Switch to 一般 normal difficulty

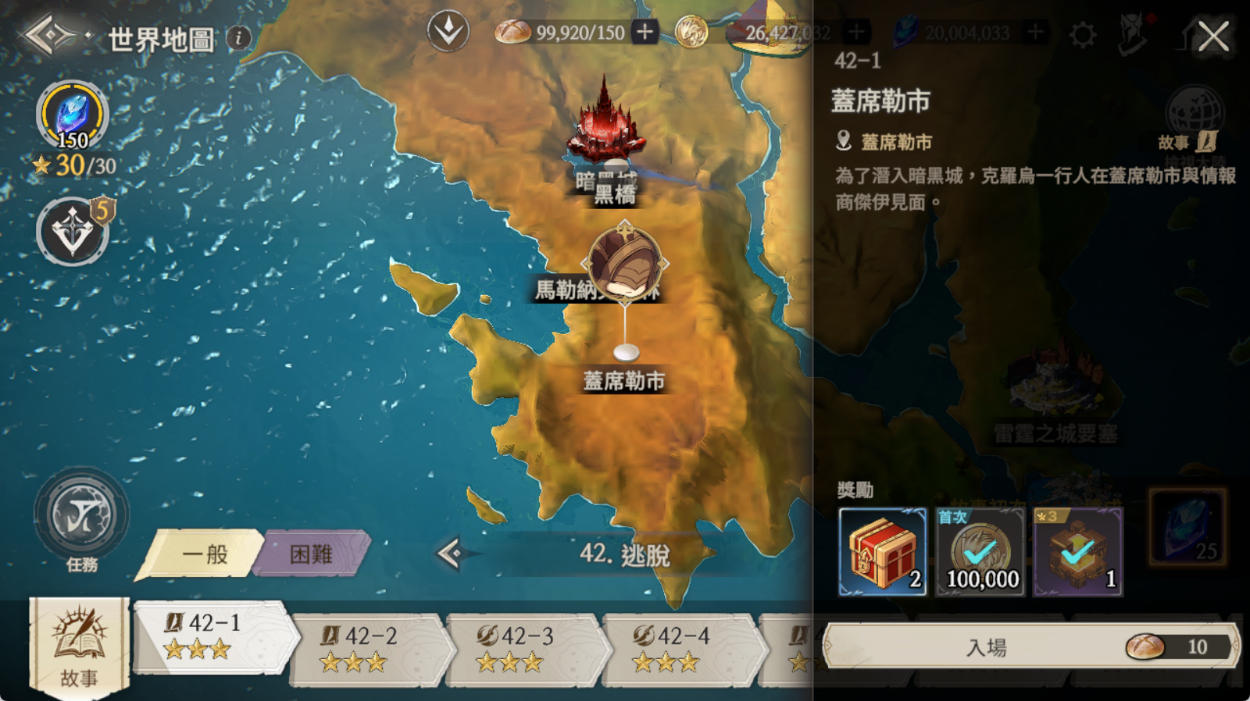click(203, 554)
